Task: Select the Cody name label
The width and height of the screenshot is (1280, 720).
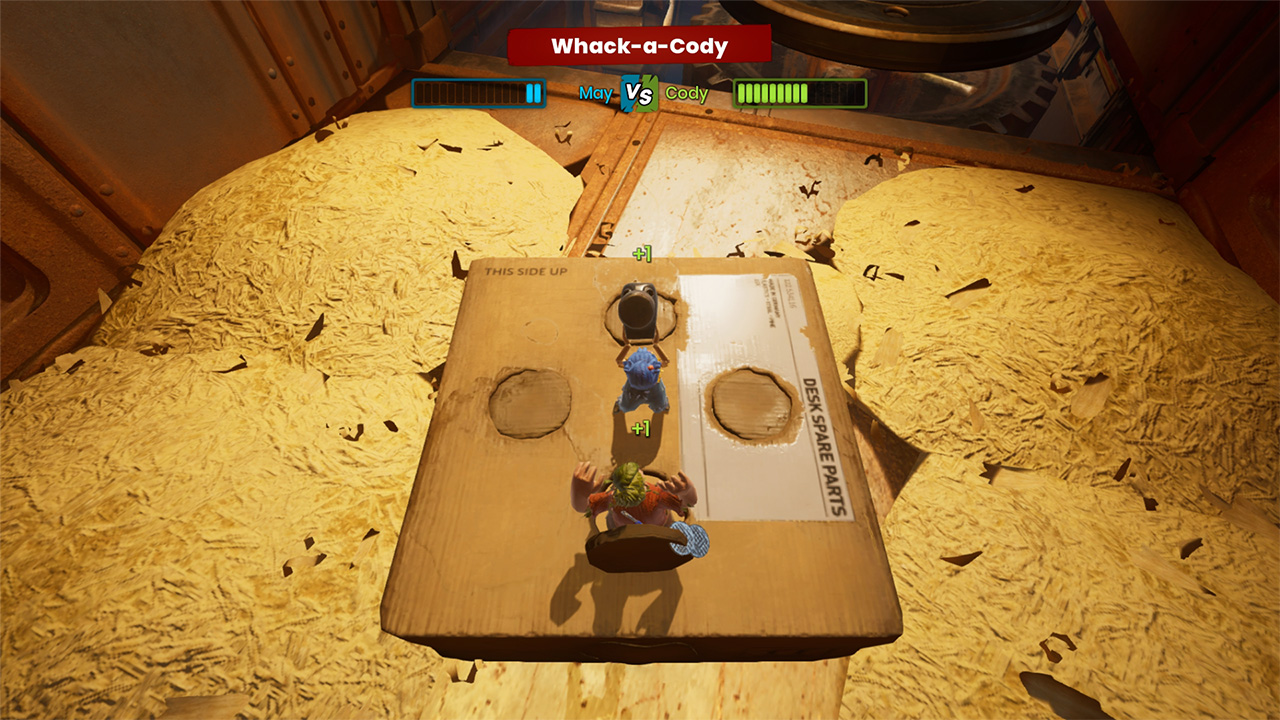Action: (x=685, y=93)
